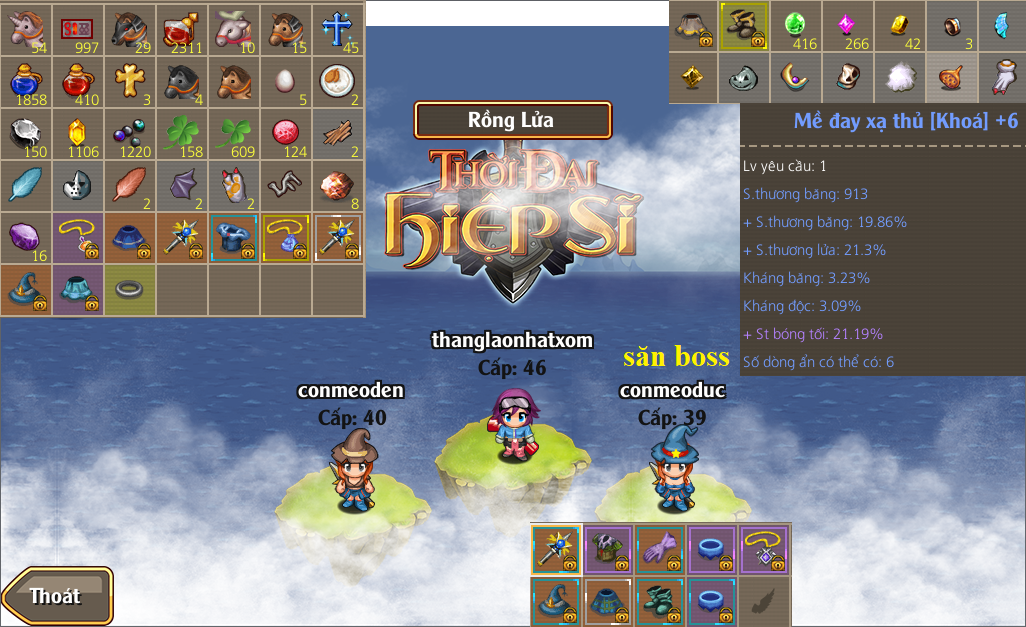Viewport: 1026px width, 627px height.
Task: Choose the red health potion stack of 410
Action: 78,81
